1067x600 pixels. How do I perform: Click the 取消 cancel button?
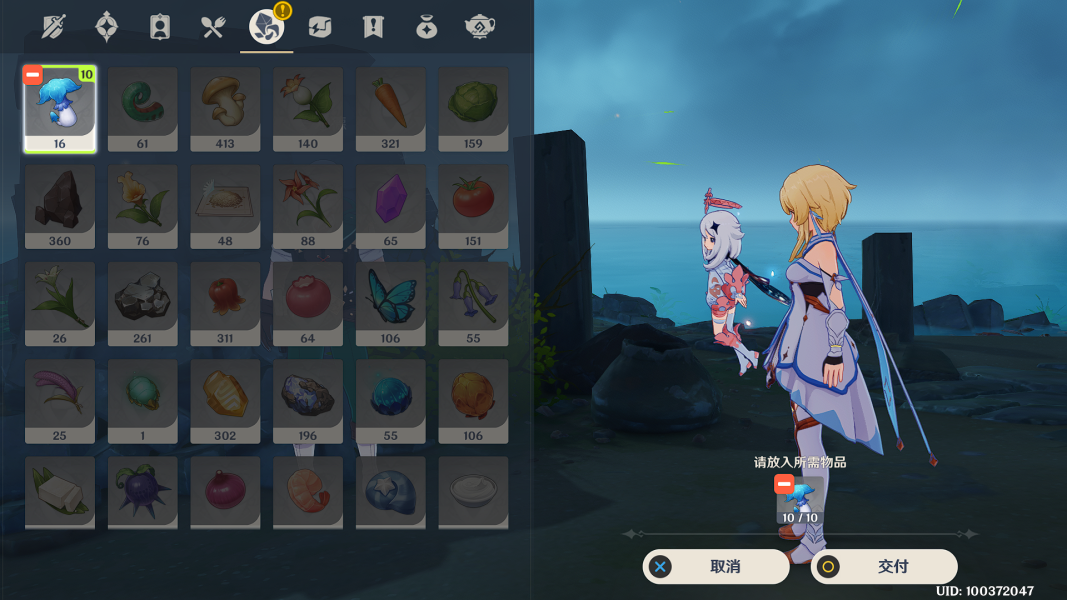pyautogui.click(x=716, y=567)
